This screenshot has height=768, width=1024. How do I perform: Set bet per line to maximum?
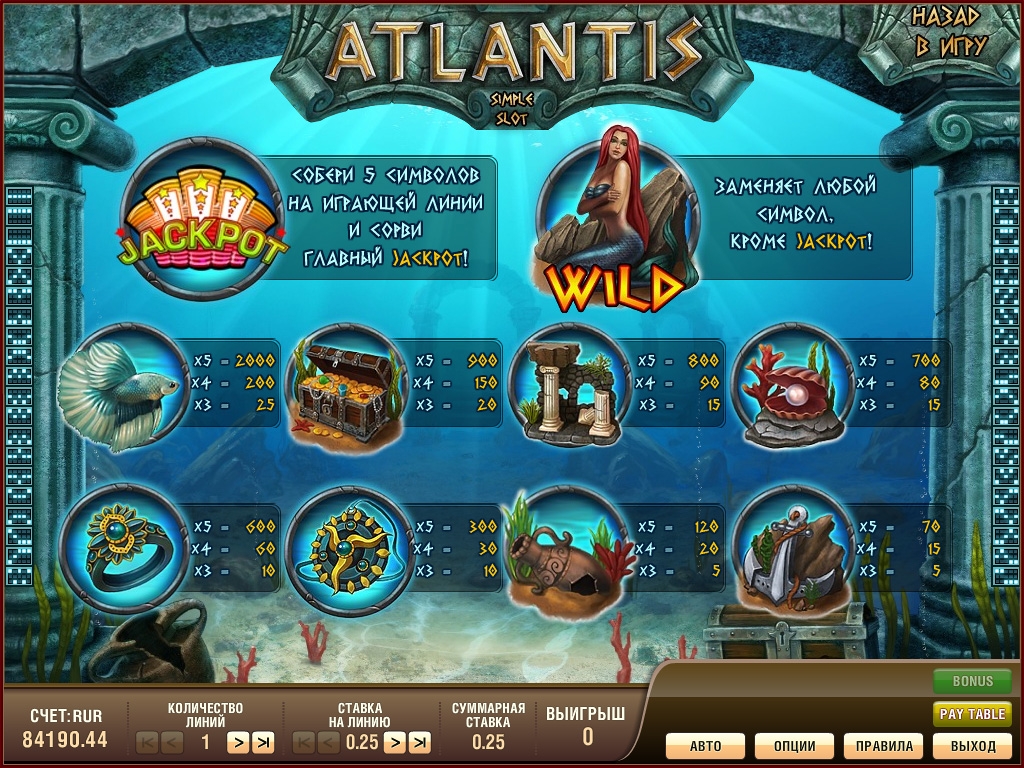pos(420,742)
